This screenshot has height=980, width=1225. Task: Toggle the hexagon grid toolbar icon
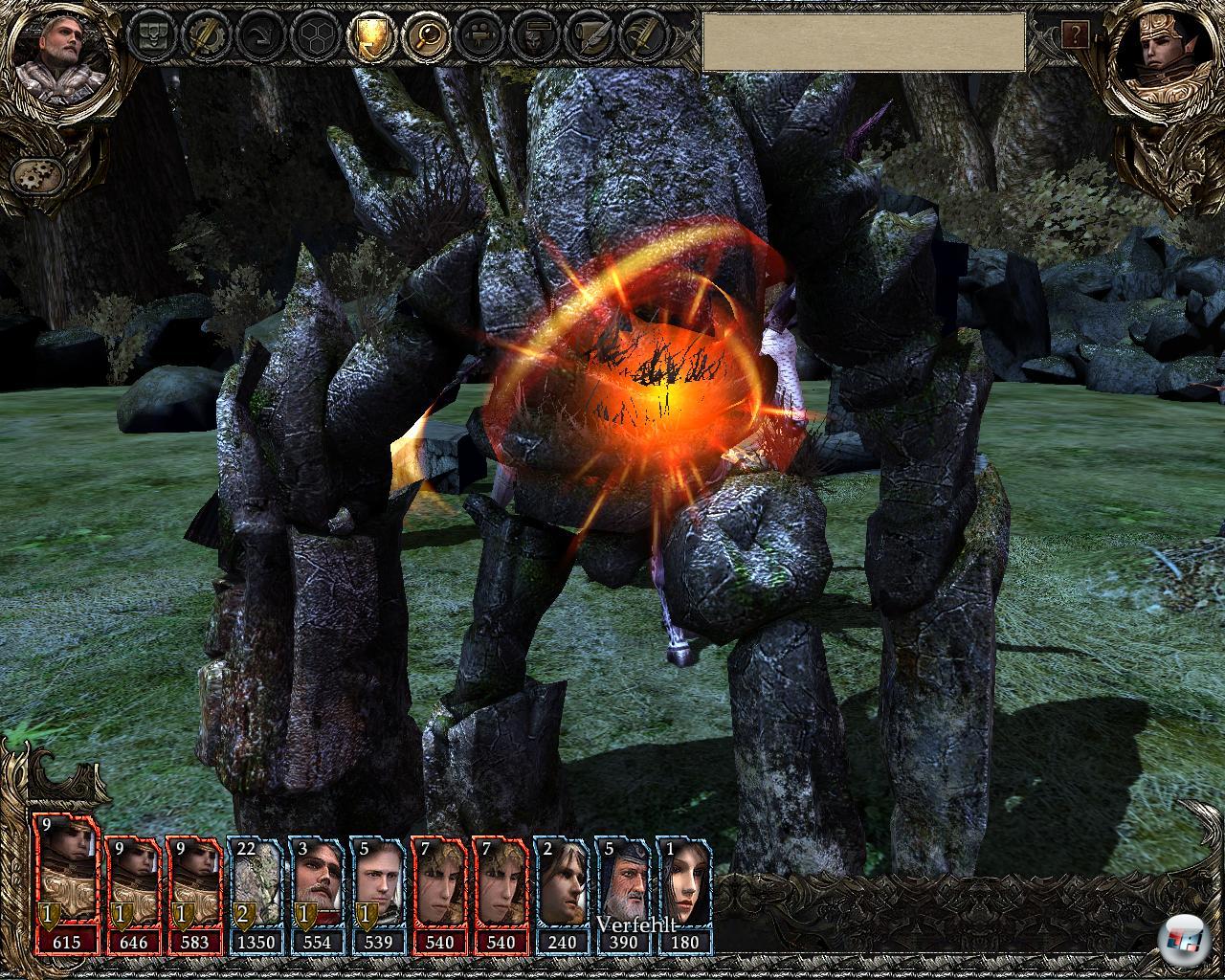[313, 37]
